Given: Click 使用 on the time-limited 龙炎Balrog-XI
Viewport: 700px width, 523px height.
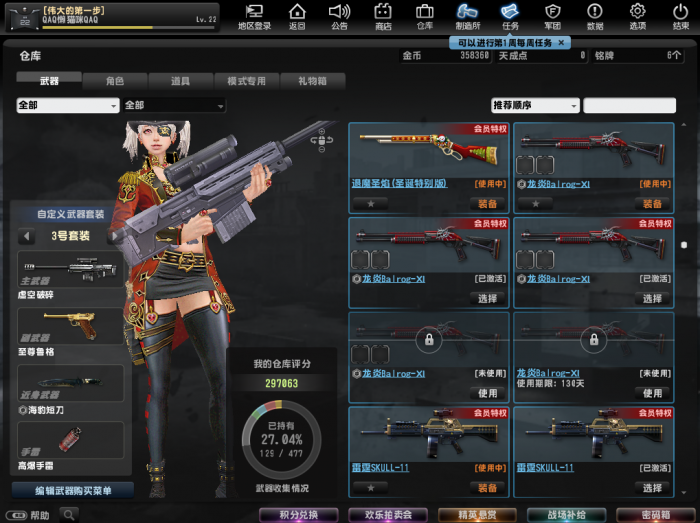Looking at the screenshot, I should coord(652,393).
